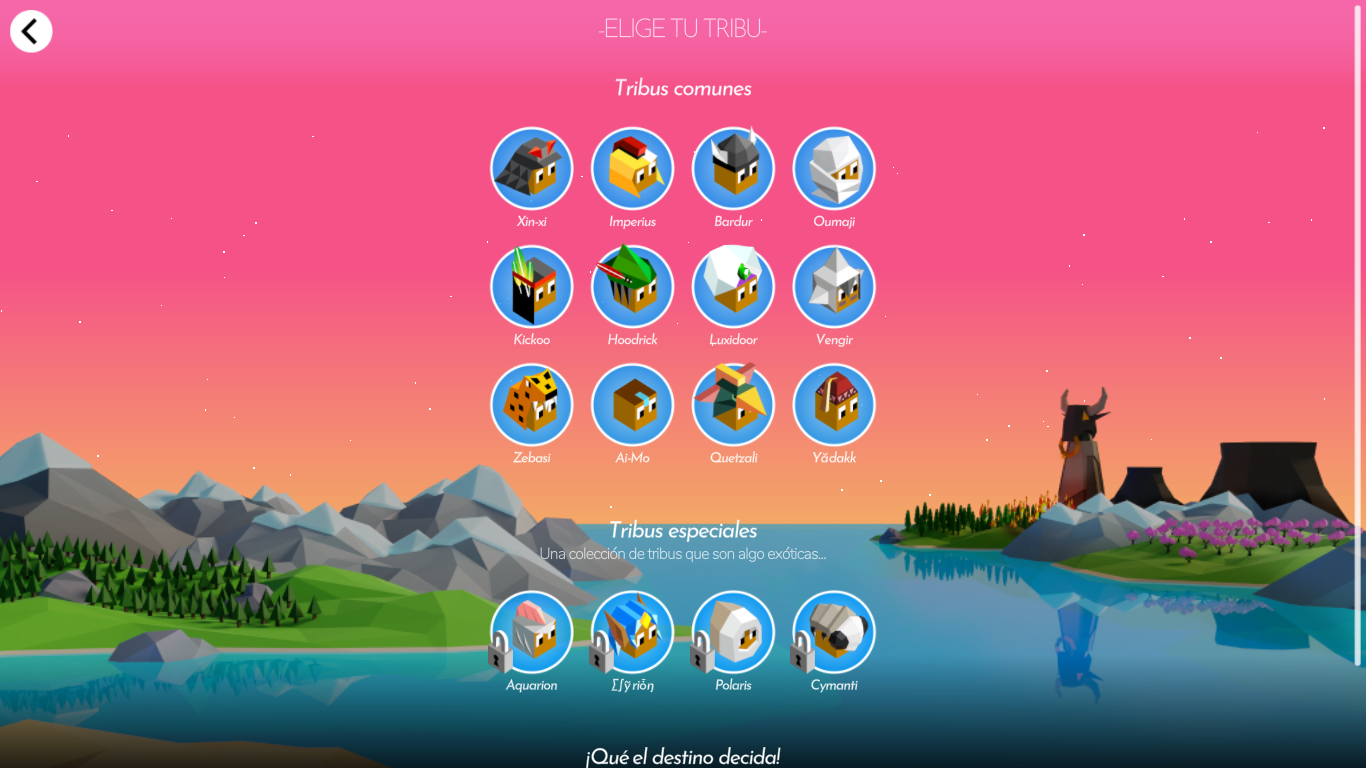The image size is (1366, 768).
Task: Select the Polaris special tribe
Action: [x=733, y=632]
